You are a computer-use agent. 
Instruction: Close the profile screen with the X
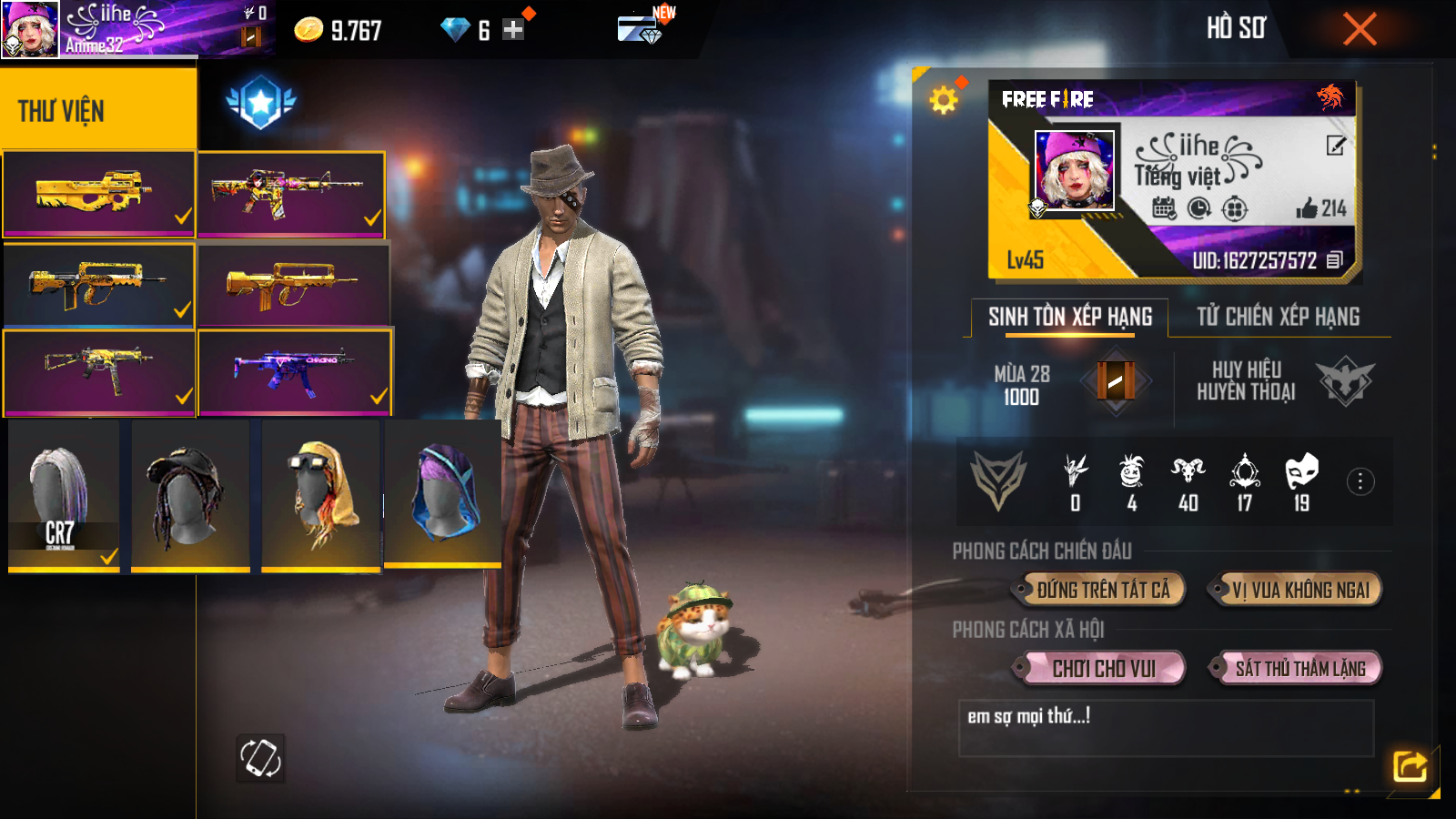(x=1360, y=29)
